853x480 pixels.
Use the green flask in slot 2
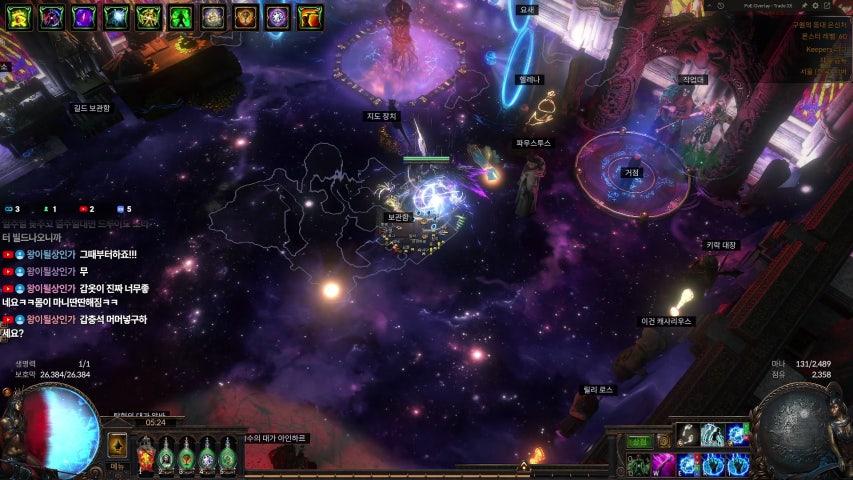pos(166,455)
